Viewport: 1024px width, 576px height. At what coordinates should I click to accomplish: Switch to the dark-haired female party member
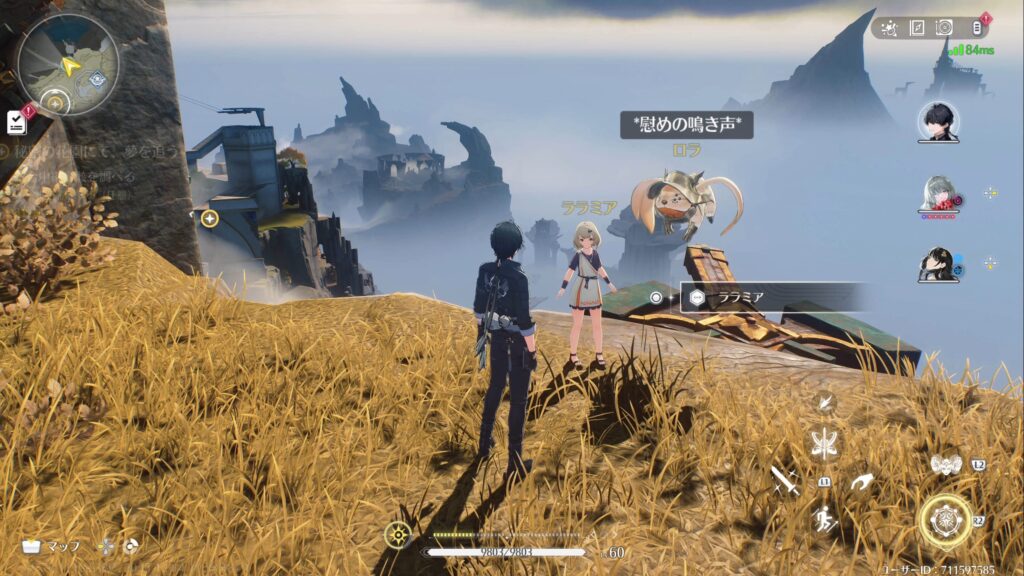938,263
